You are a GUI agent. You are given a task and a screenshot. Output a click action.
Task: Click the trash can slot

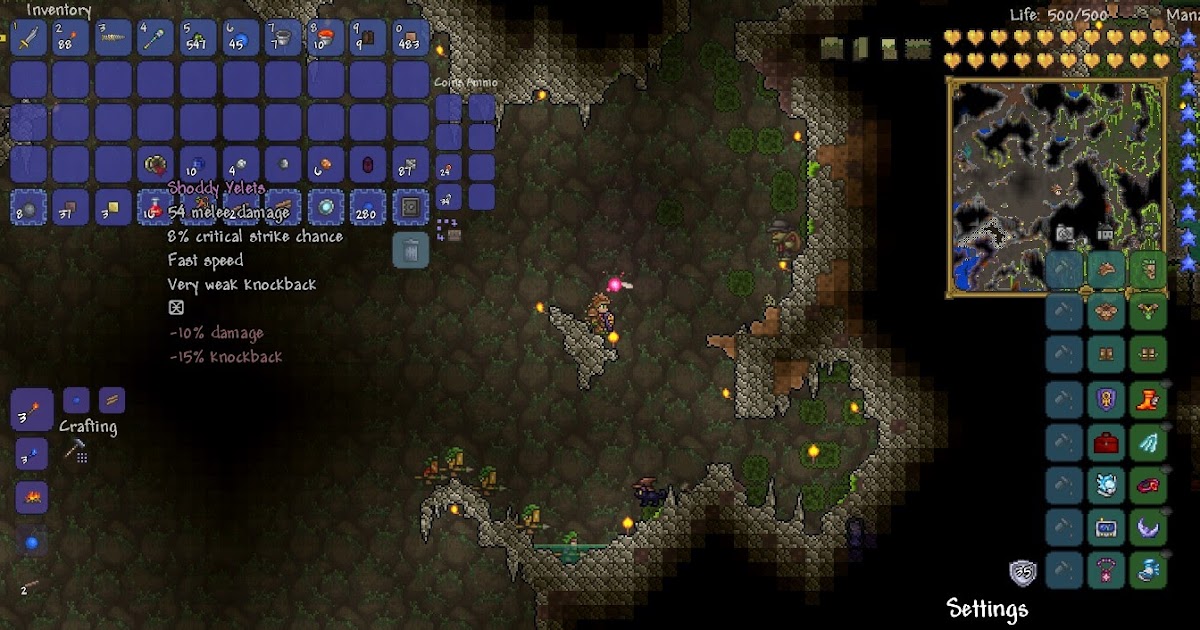(x=411, y=250)
